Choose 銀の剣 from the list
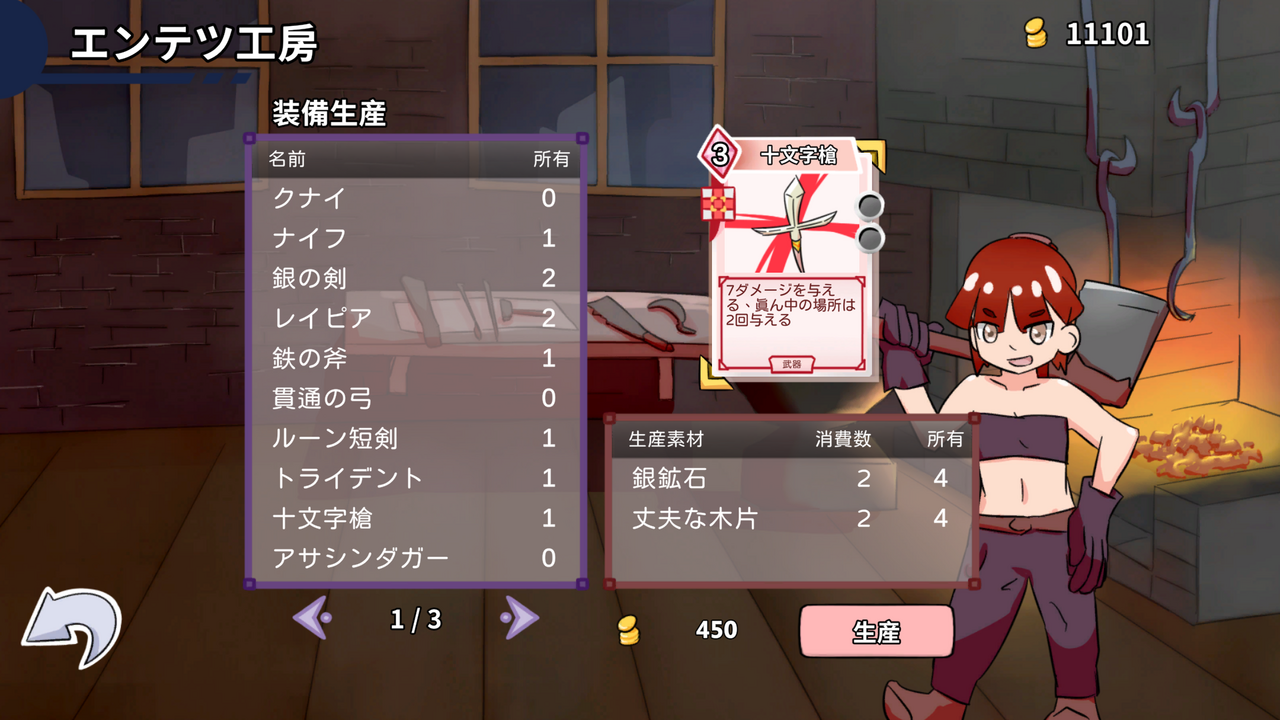The image size is (1280, 720). [415, 278]
